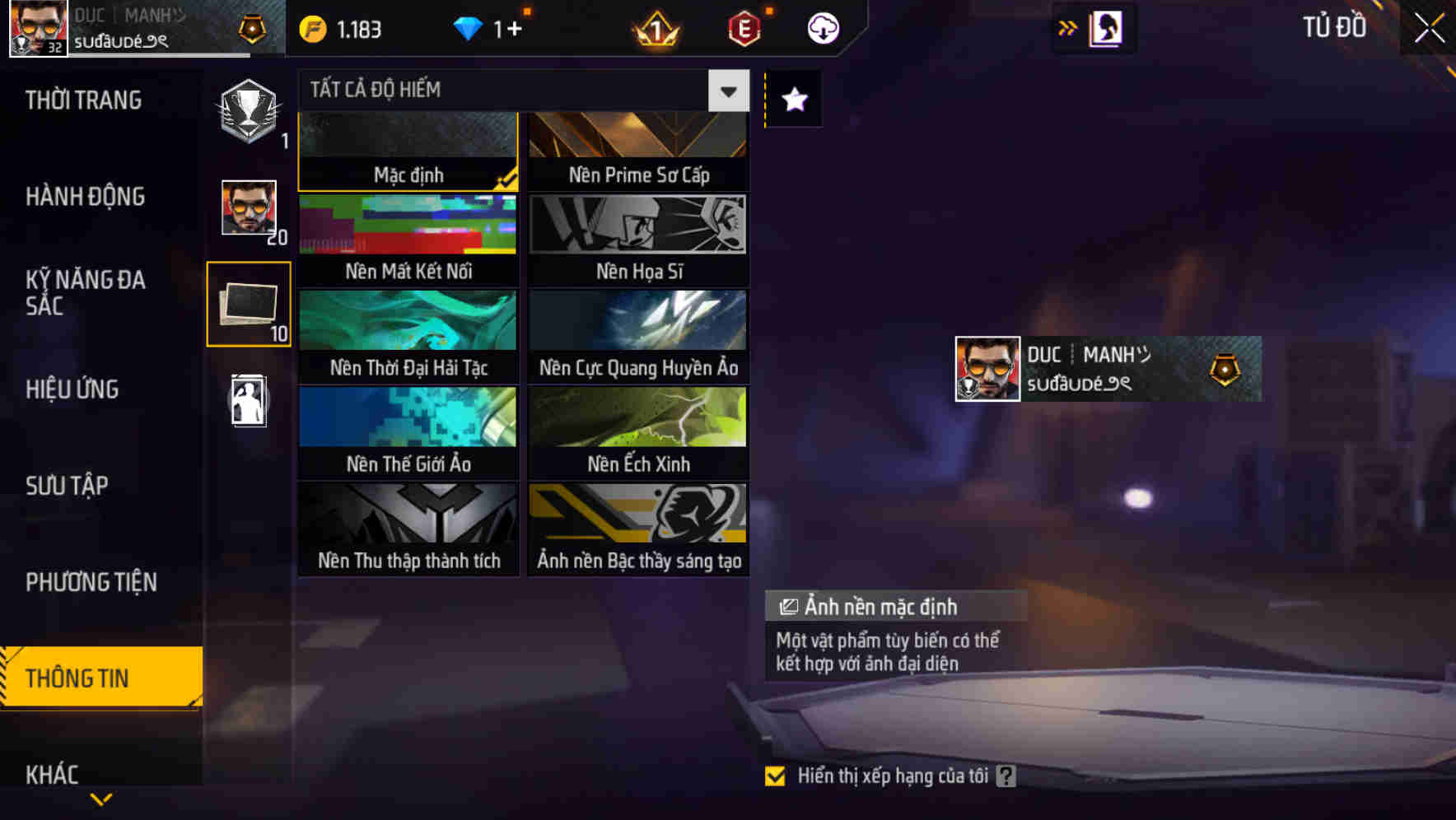
Task: Open the SƯU TẬP section
Action: tap(68, 486)
